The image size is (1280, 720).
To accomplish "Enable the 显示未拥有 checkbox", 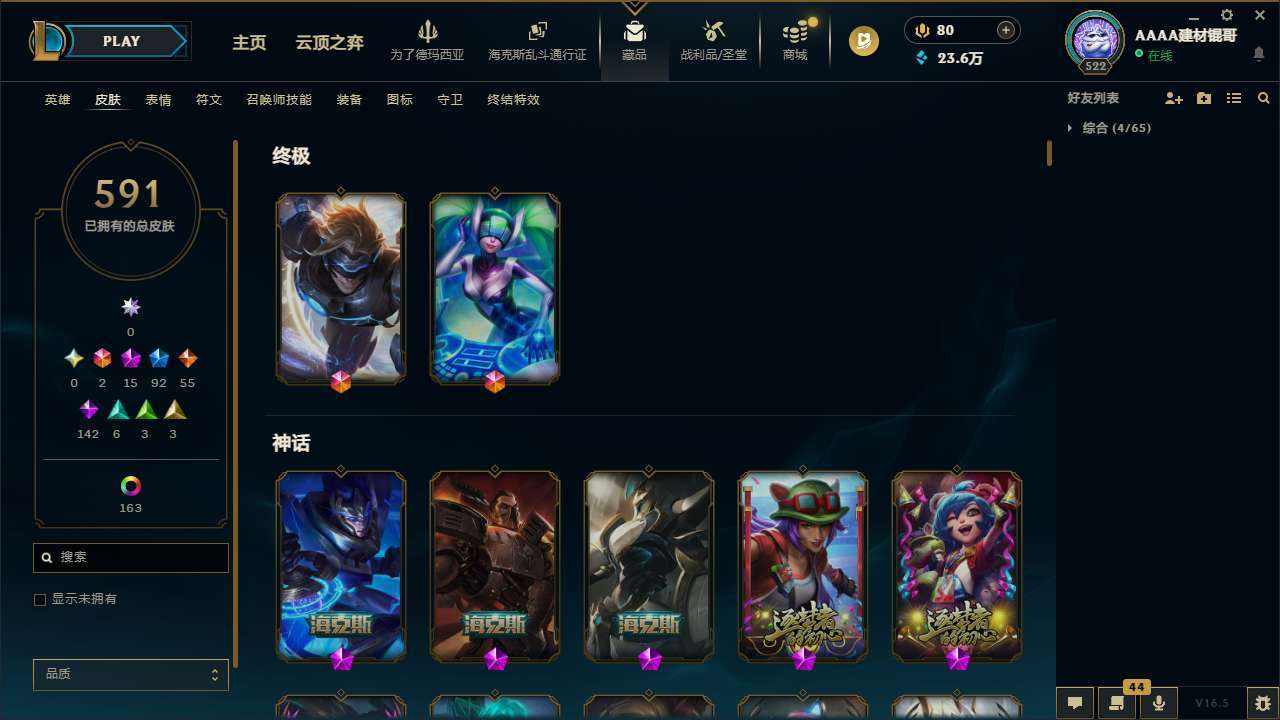I will coord(40,599).
